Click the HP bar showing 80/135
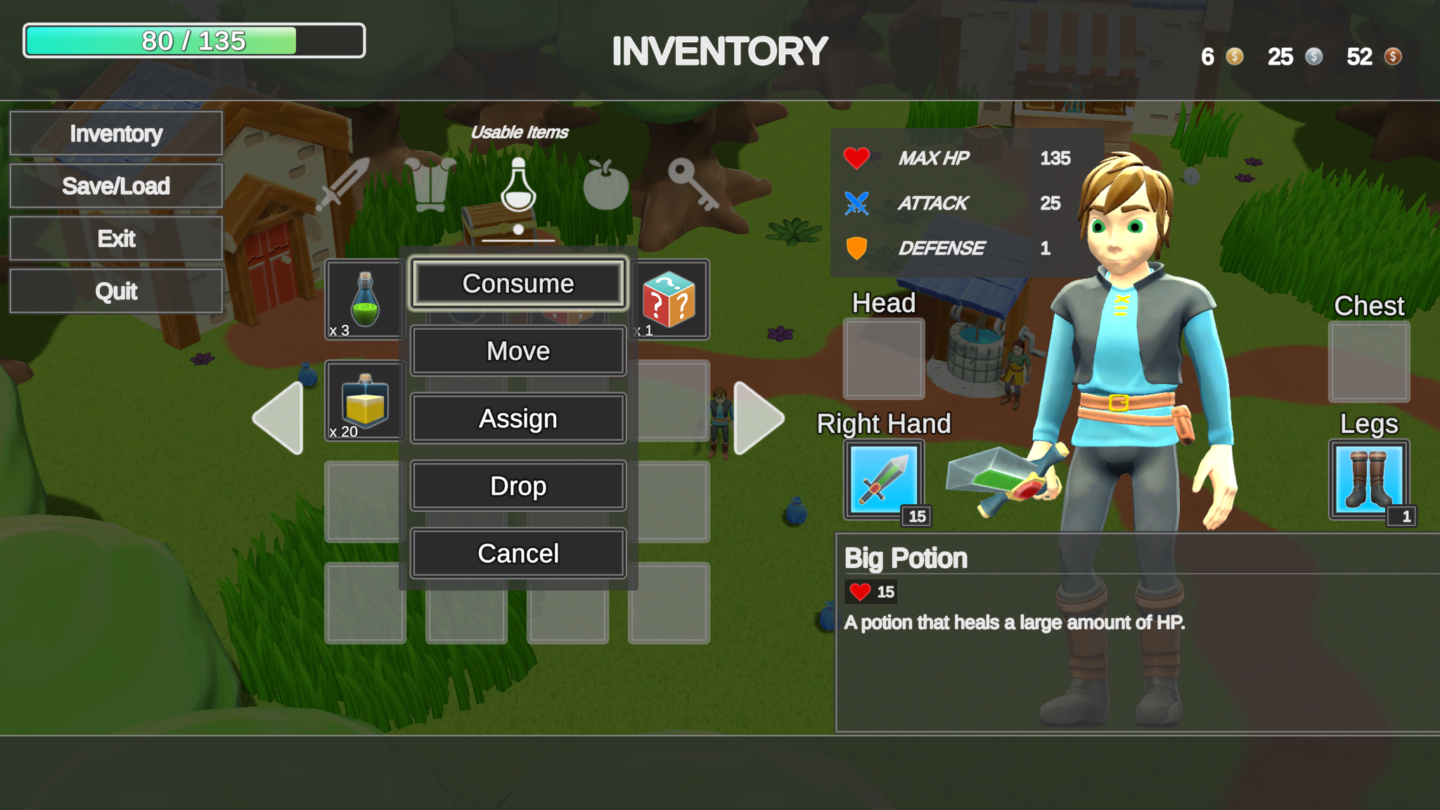This screenshot has height=810, width=1440. point(194,40)
